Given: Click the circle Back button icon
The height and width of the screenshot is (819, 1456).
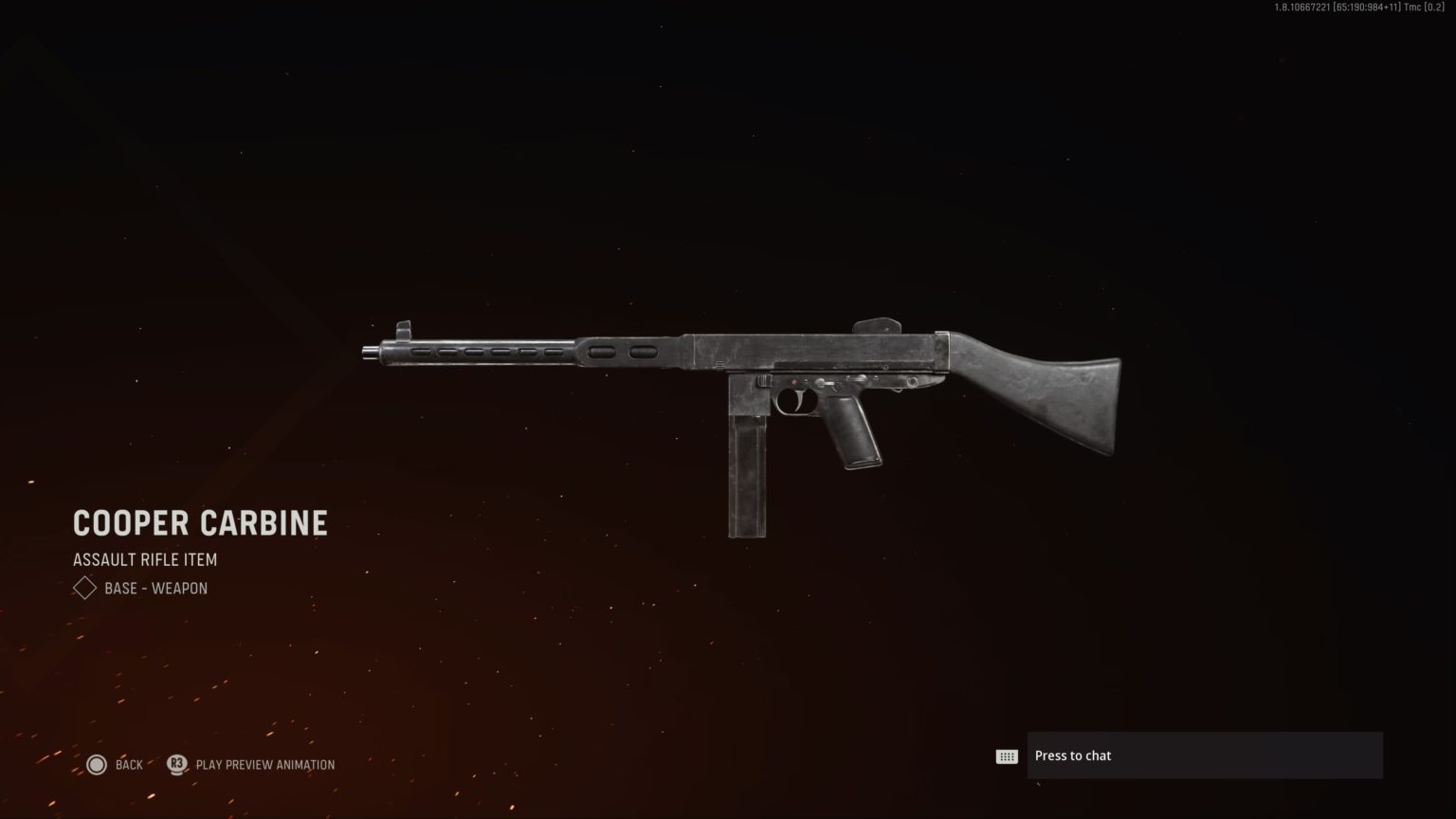Looking at the screenshot, I should tap(97, 764).
